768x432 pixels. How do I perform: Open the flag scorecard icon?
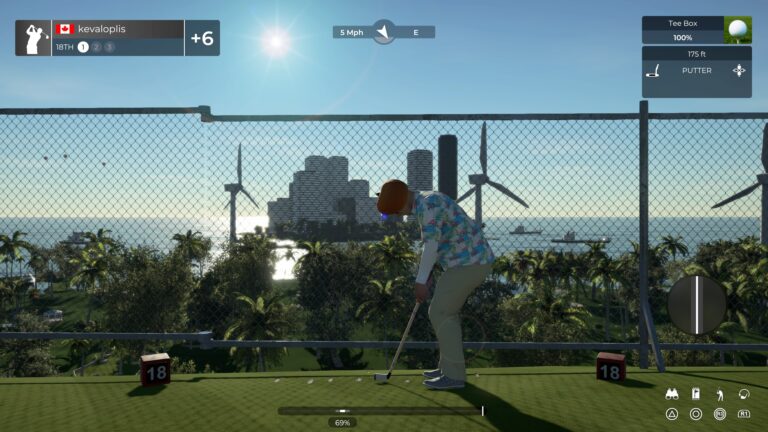(696, 394)
